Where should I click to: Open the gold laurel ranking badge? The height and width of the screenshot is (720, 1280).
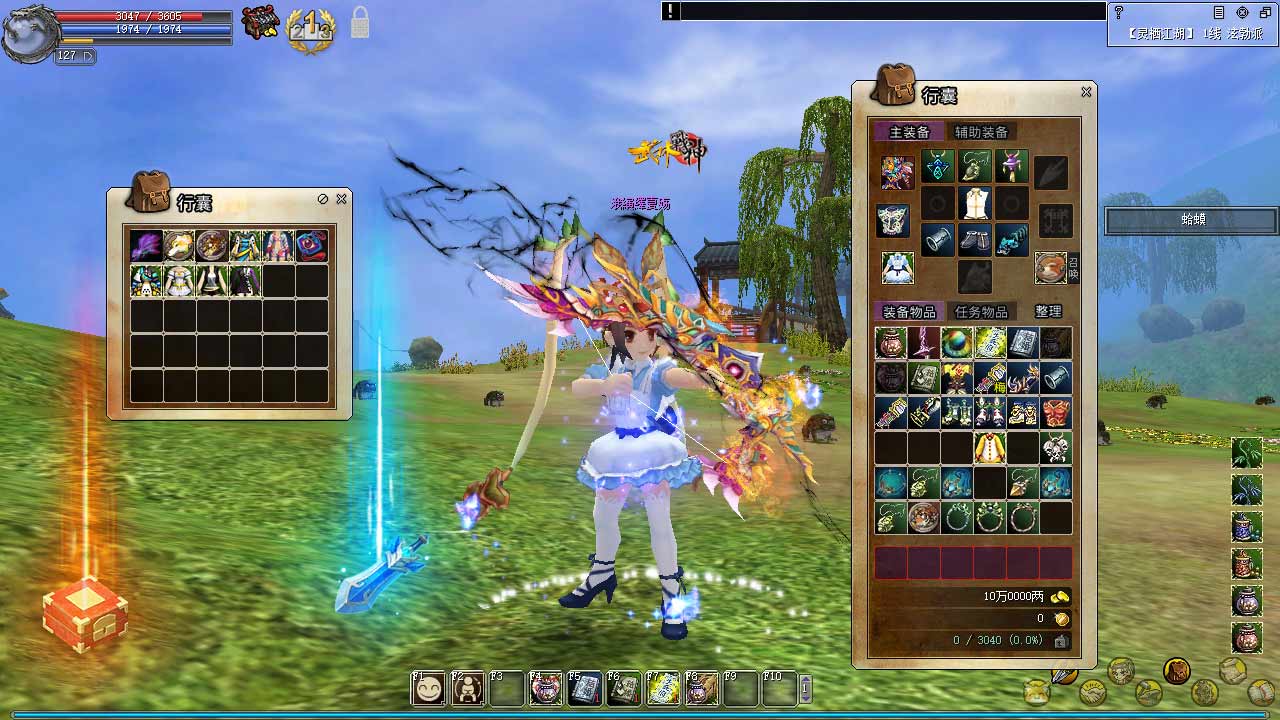pyautogui.click(x=310, y=31)
